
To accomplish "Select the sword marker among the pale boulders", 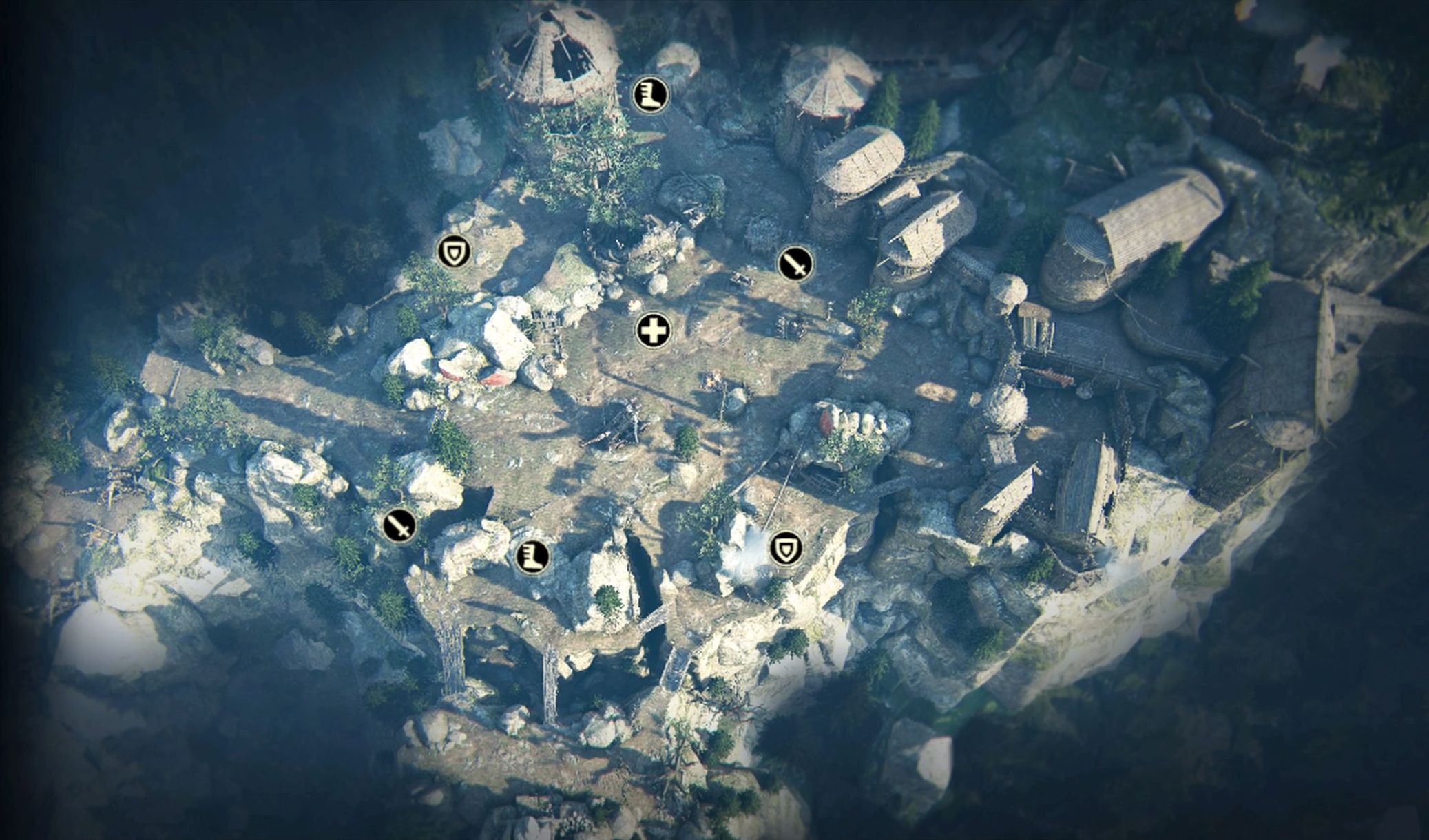I will tap(399, 526).
